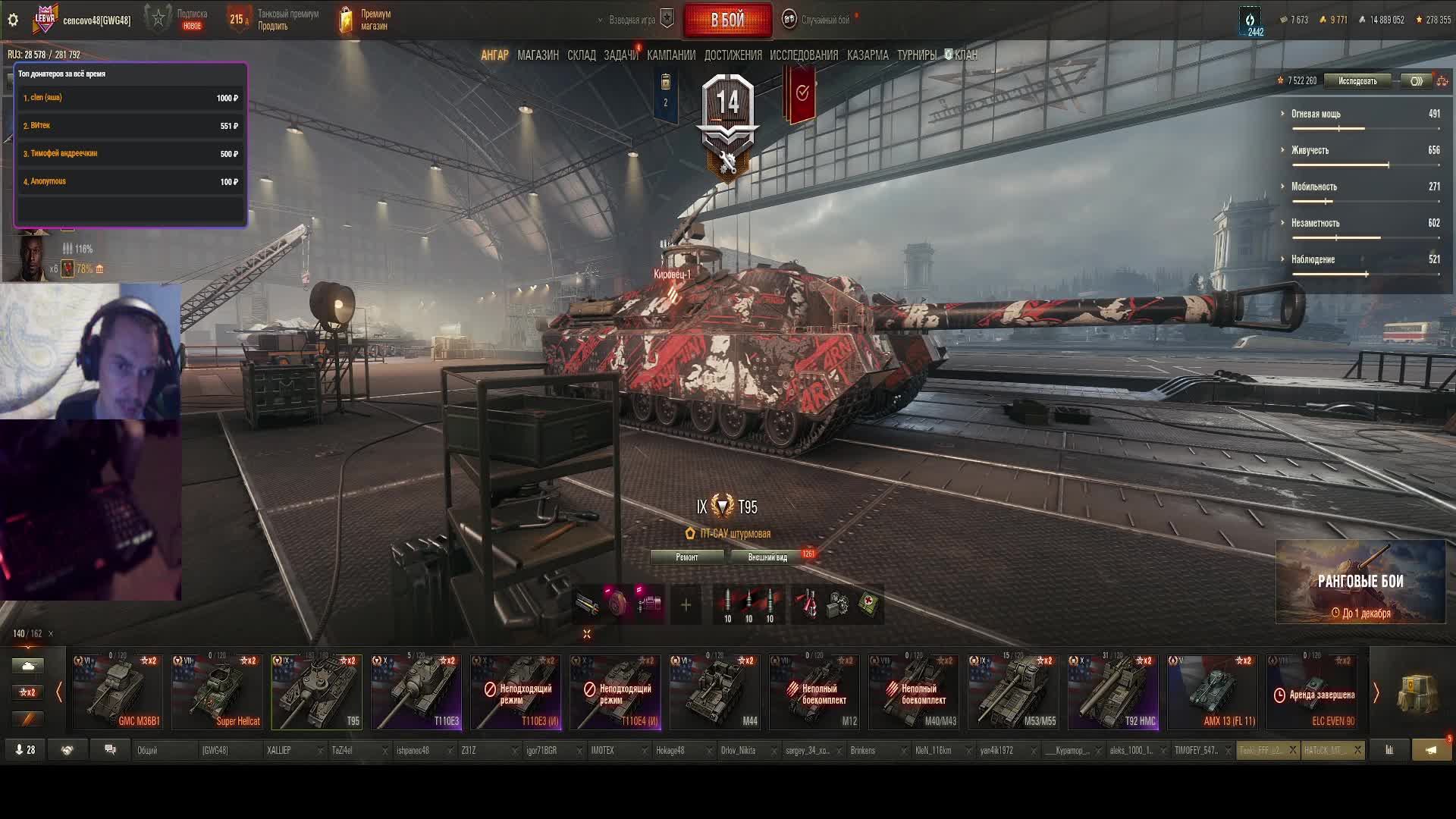This screenshot has height=819, width=1456.
Task: Click the Ремонт repair button
Action: pos(687,557)
